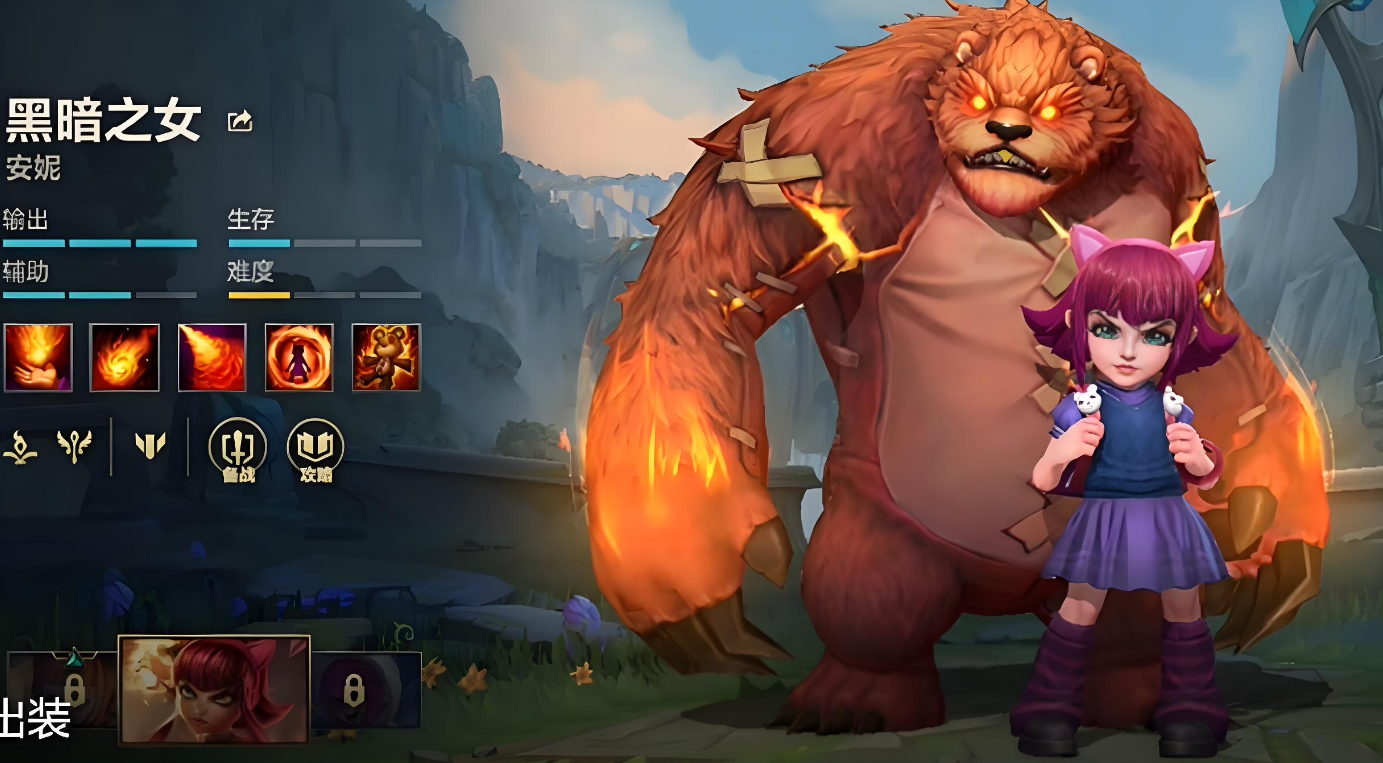Click the mid lane position emblem
Screen dimensions: 1383x763
pos(150,446)
